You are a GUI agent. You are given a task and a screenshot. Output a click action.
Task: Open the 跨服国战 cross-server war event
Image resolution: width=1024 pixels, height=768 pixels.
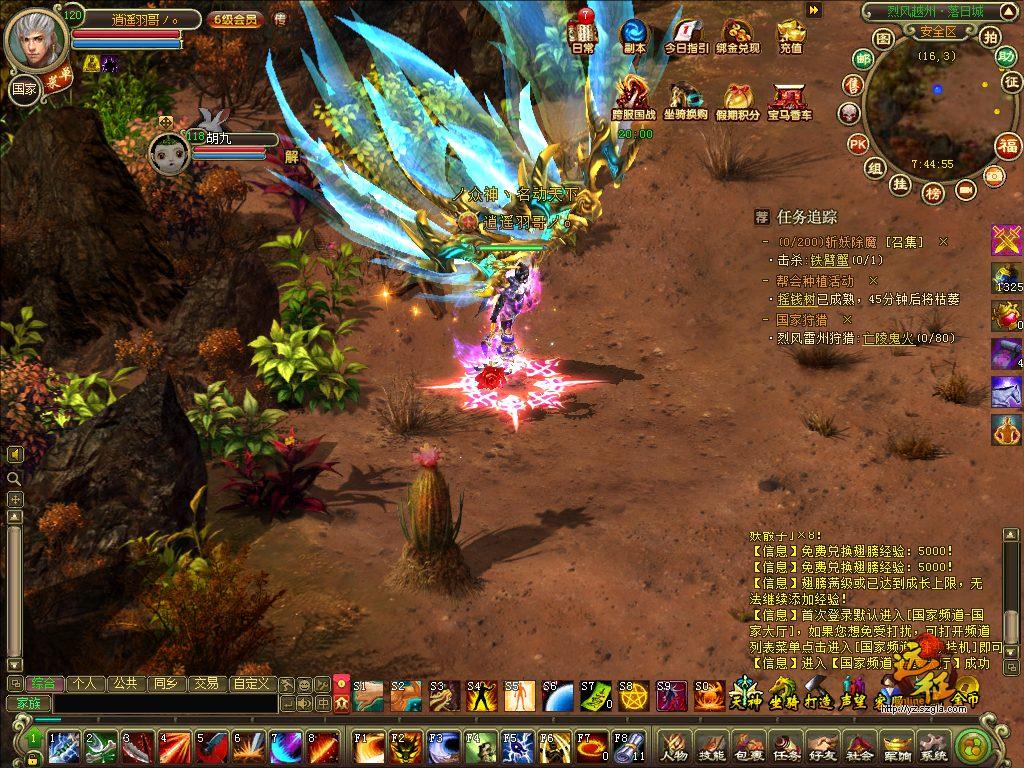pyautogui.click(x=633, y=100)
